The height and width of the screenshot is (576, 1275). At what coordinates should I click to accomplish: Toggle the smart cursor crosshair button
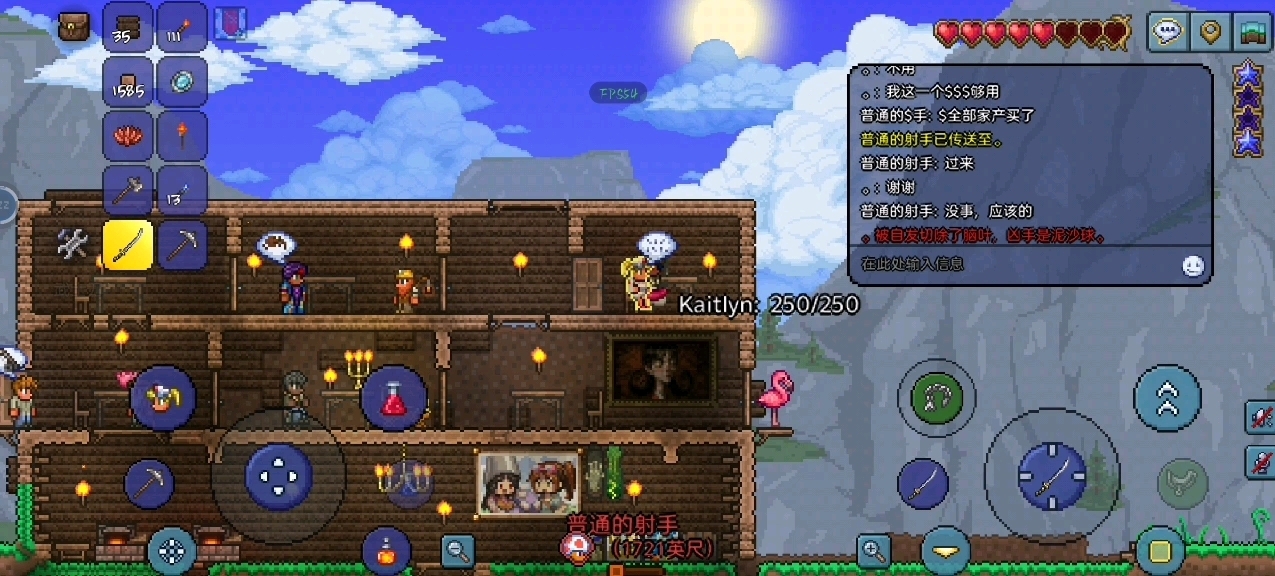coord(171,549)
